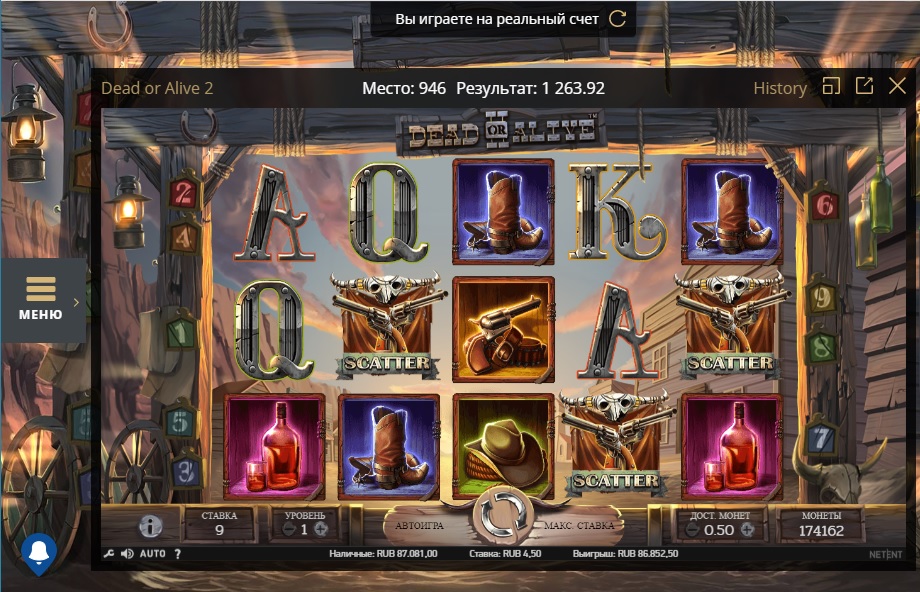Viewport: 920px width, 592px height.
Task: Increase the Уровень bet level
Action: click(321, 529)
